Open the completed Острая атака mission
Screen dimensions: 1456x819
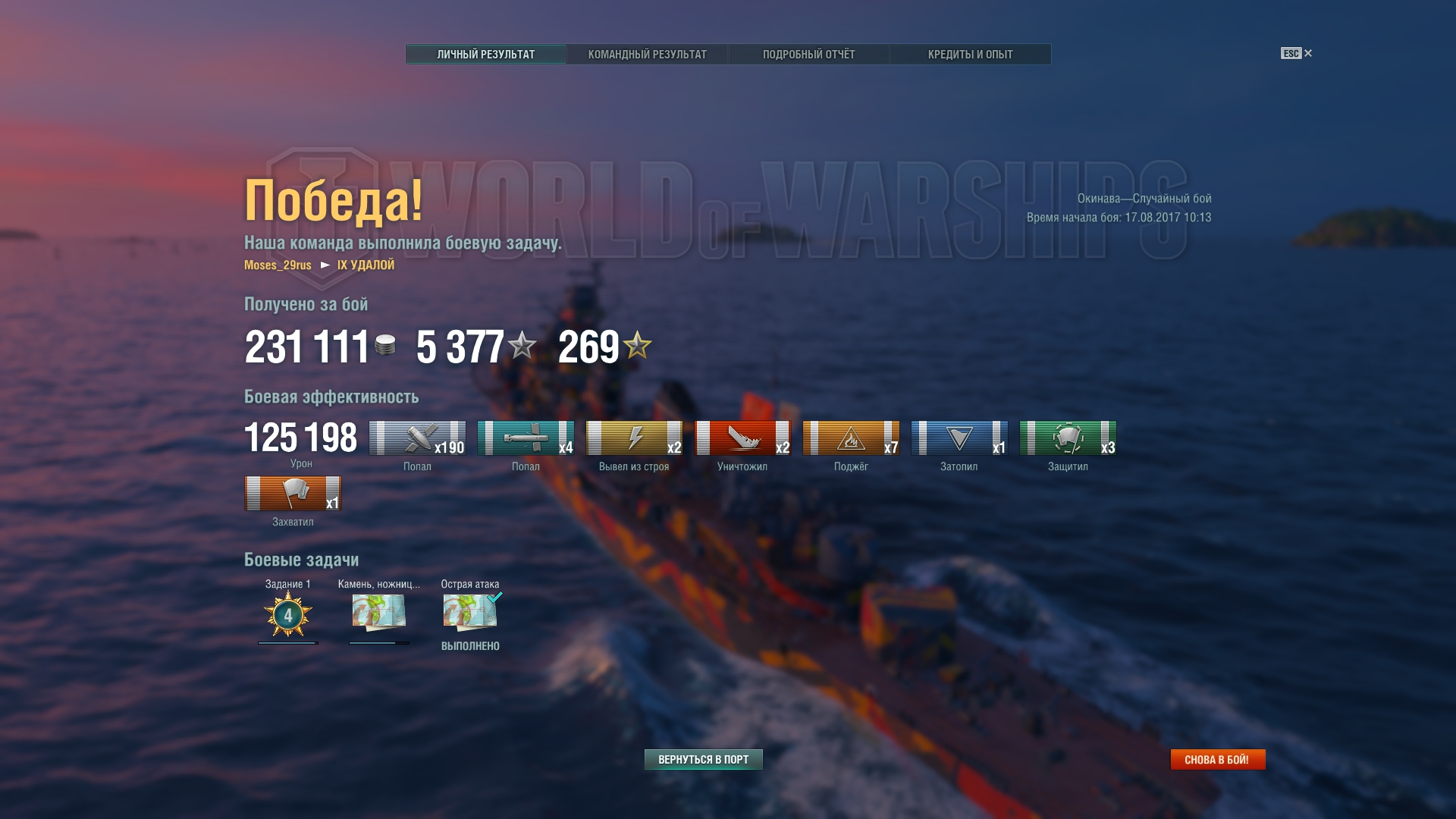[x=470, y=613]
